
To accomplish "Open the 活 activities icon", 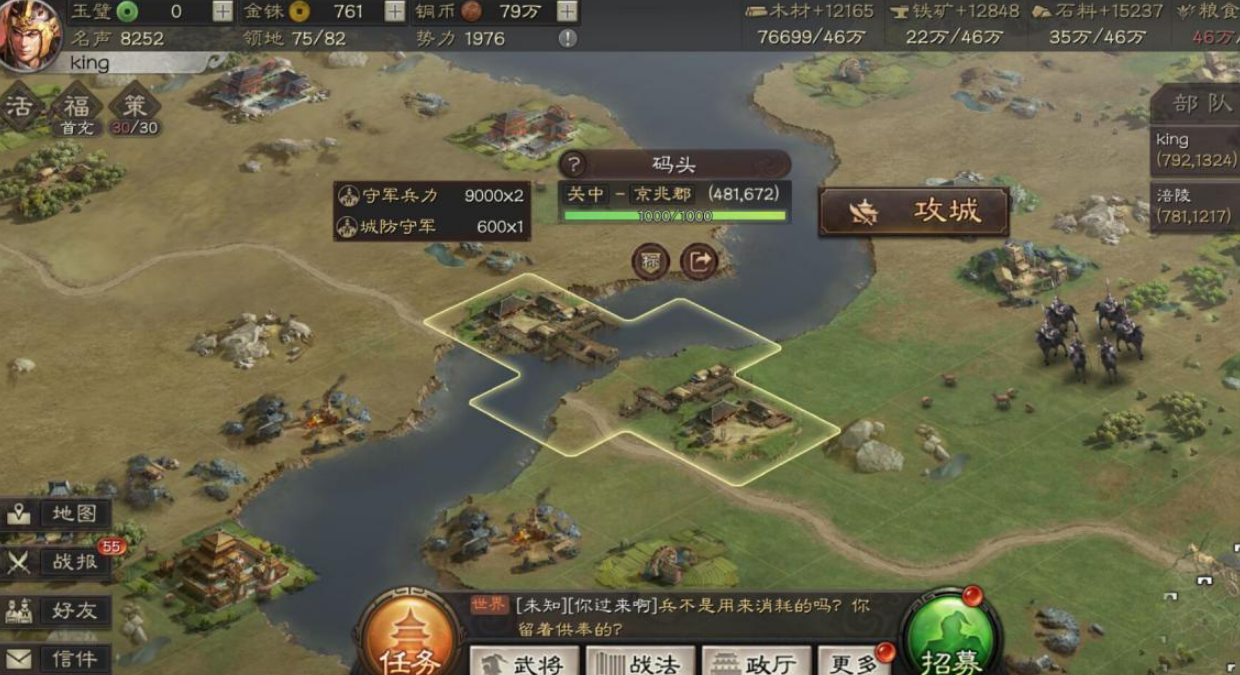I will 21,108.
